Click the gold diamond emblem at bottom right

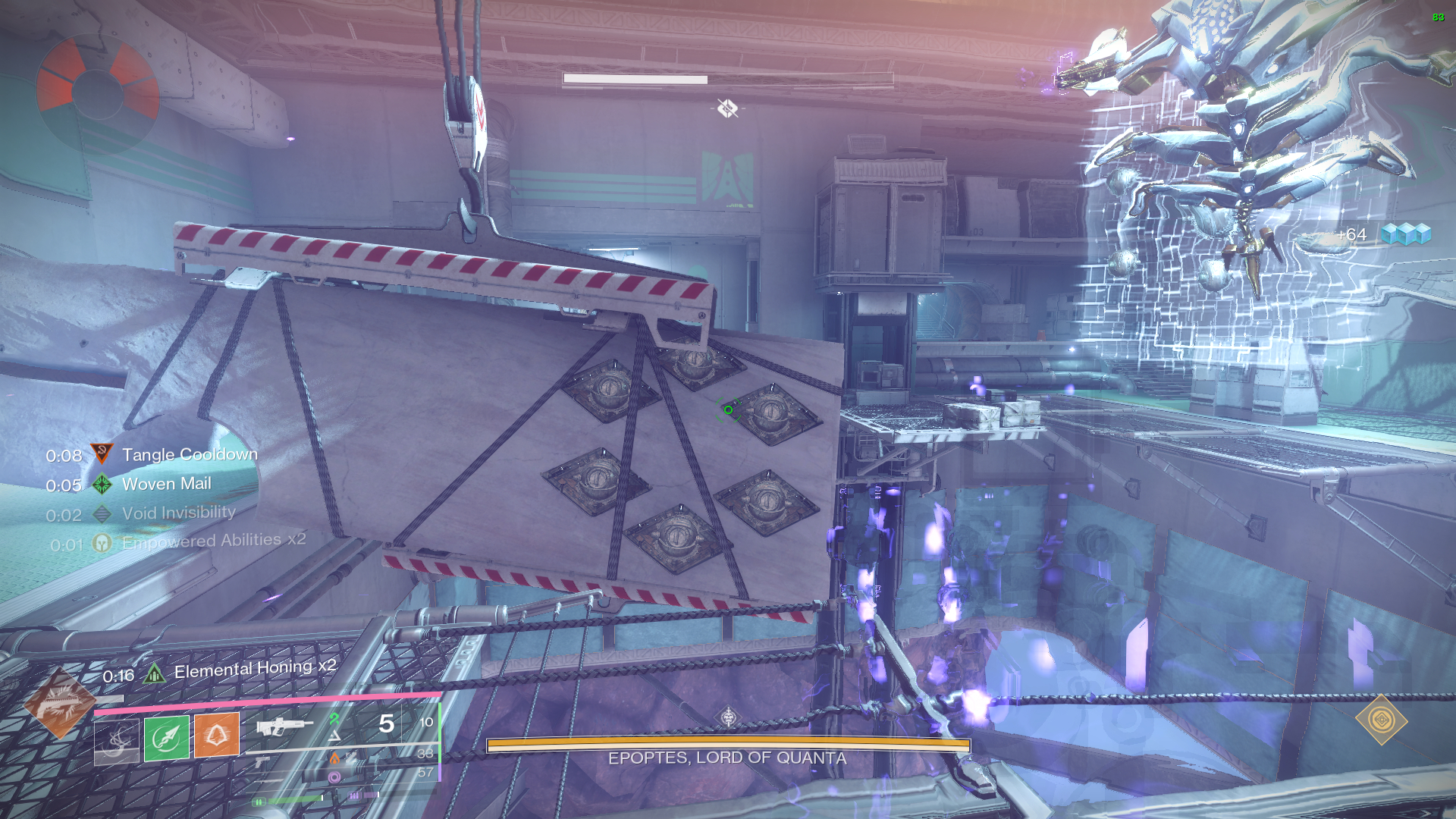(x=1381, y=719)
